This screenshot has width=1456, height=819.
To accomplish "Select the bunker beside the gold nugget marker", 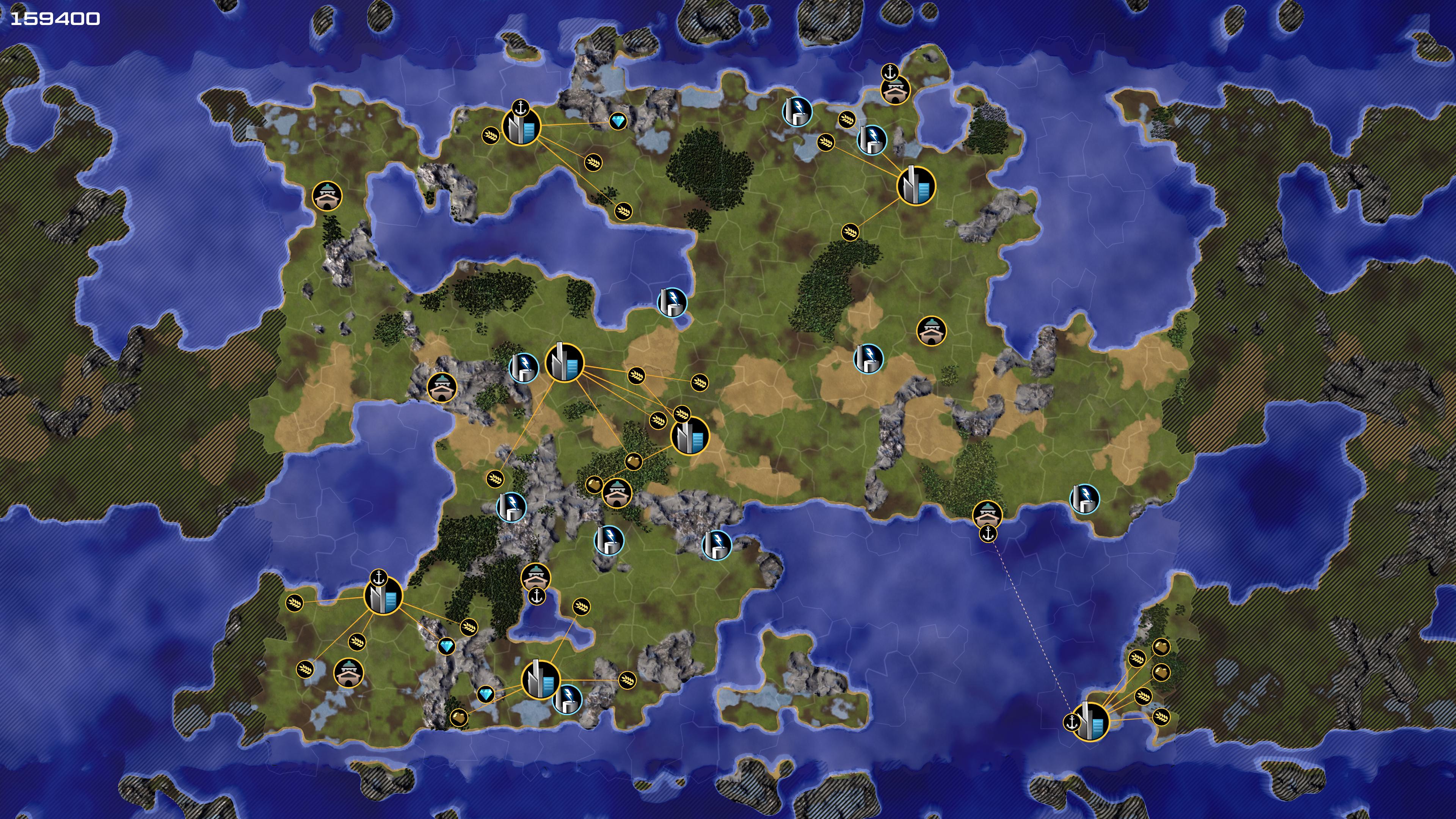I will 617,493.
